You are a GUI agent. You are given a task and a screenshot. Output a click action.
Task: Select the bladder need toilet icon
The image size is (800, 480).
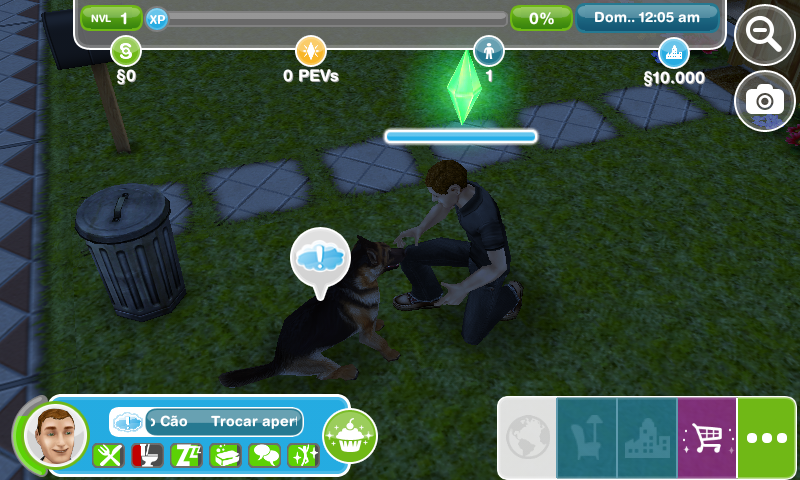coord(147,456)
